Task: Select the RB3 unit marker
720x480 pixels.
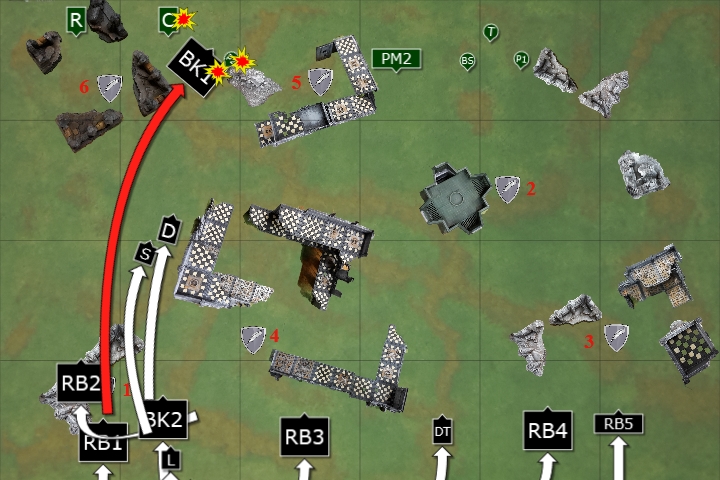Action: (x=305, y=436)
